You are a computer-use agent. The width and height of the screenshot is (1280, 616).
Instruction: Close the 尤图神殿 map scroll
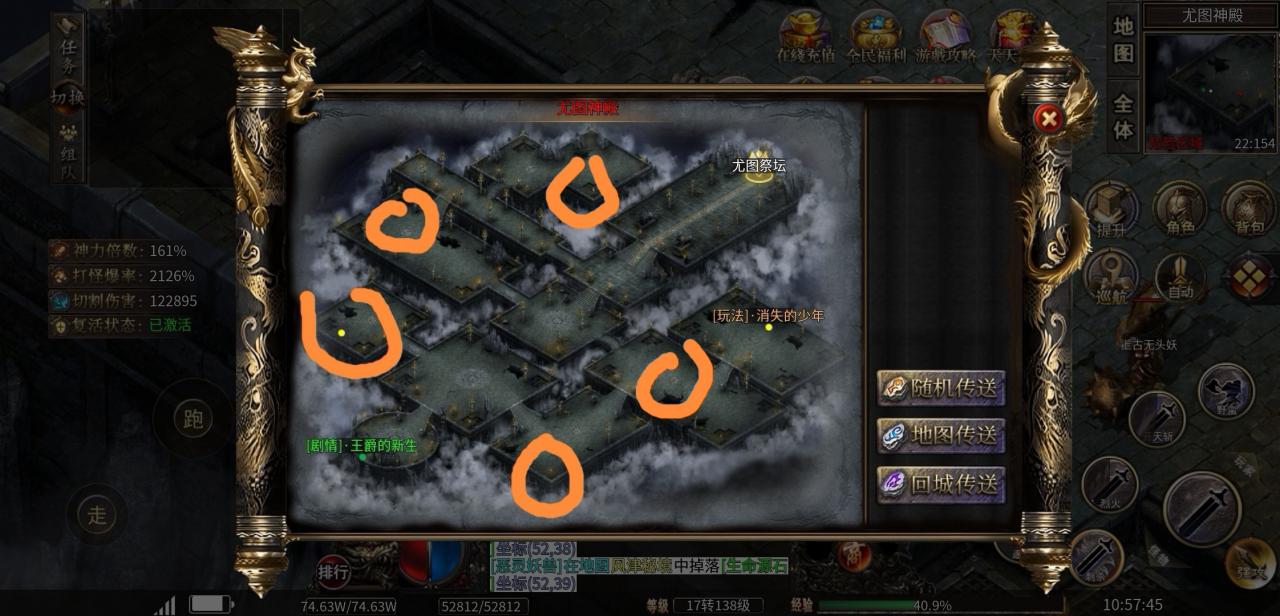(x=1049, y=119)
